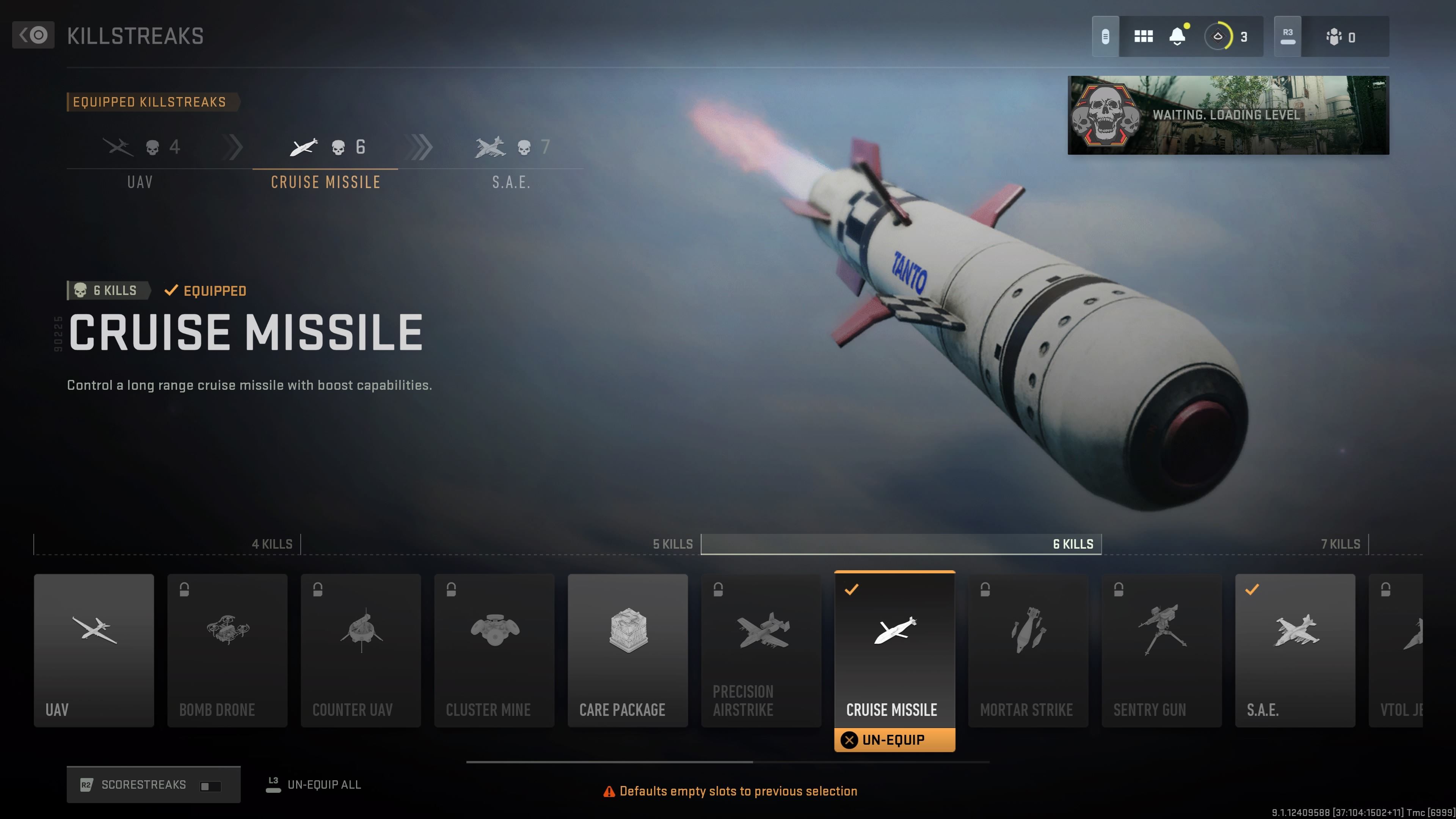Screen dimensions: 1456x819
Task: Open the Waiting, Loading Level lobby banner
Action: [x=1228, y=115]
